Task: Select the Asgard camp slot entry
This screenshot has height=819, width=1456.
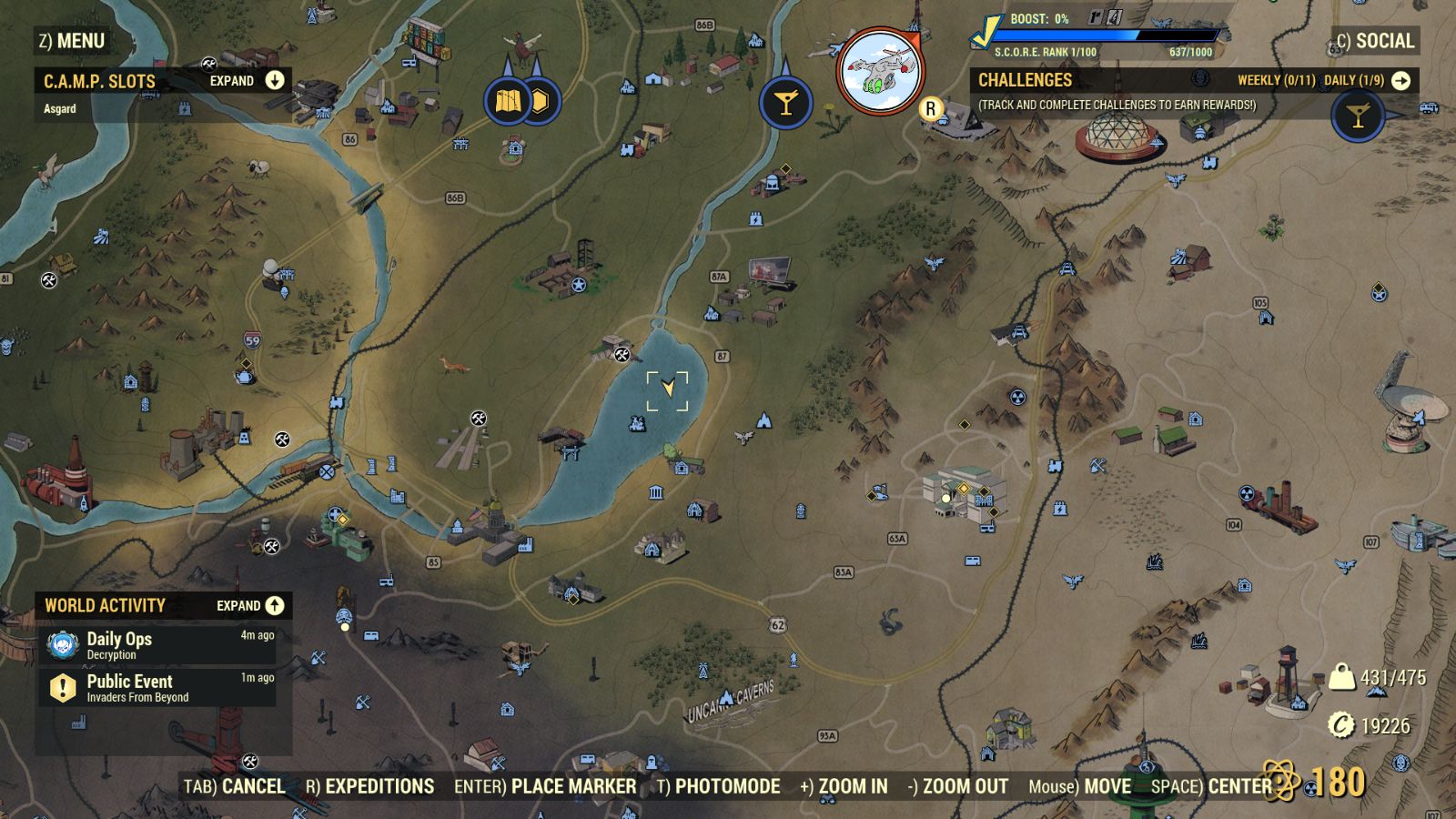Action: [59, 107]
